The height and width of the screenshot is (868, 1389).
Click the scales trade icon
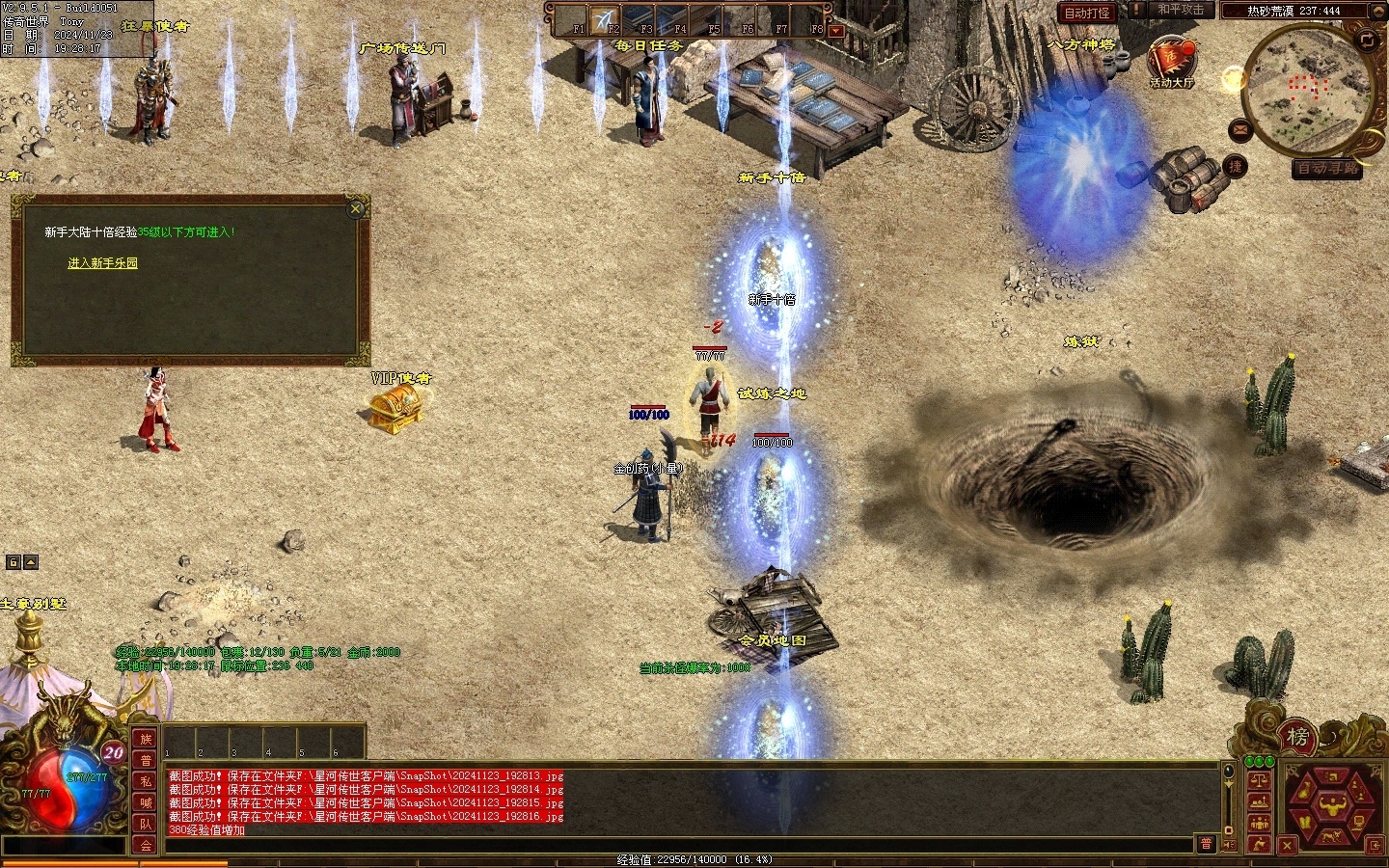point(1258,780)
